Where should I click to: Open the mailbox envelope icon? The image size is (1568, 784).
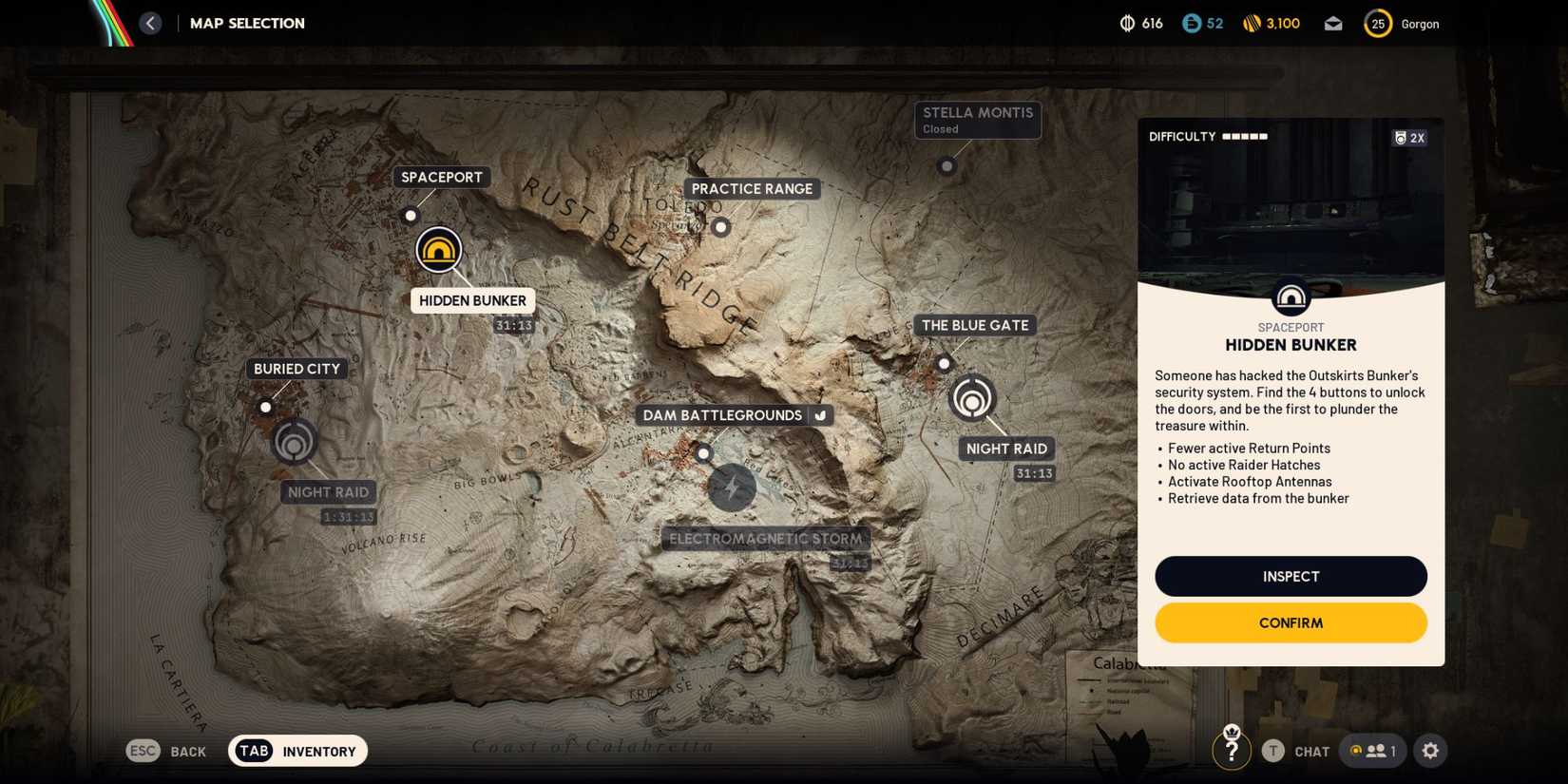[x=1332, y=23]
